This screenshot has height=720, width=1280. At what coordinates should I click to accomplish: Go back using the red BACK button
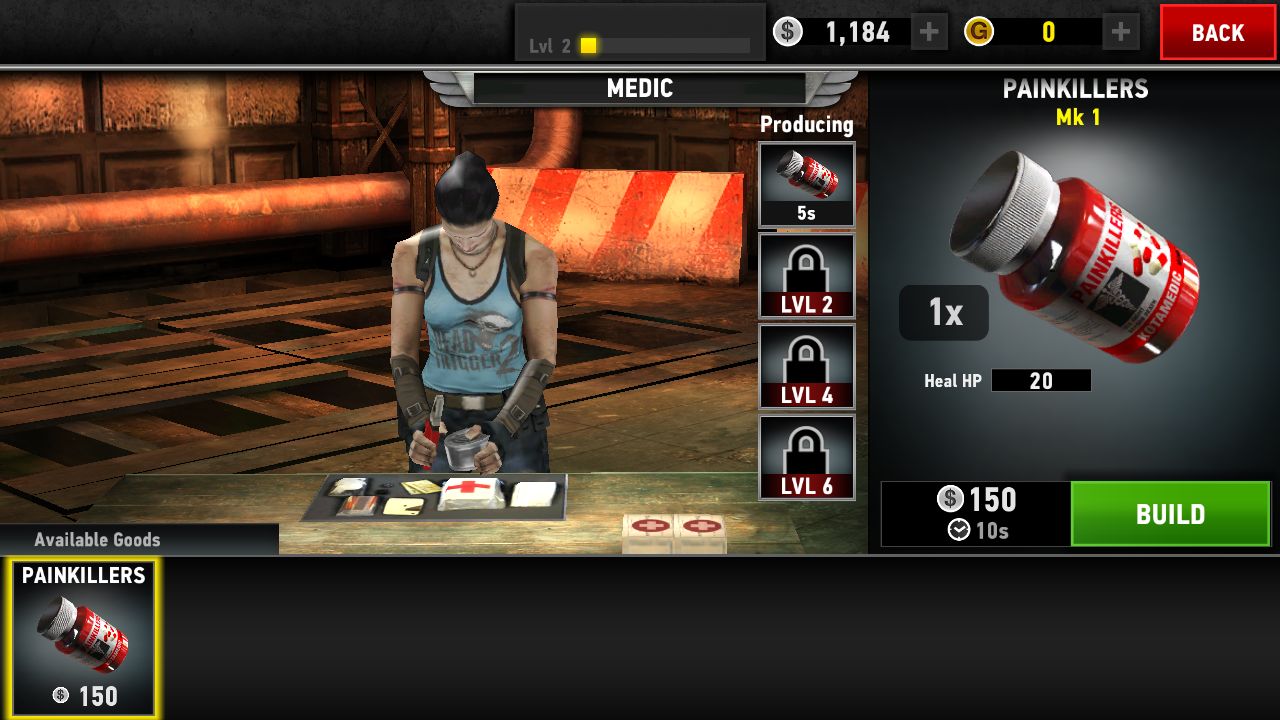[x=1217, y=33]
